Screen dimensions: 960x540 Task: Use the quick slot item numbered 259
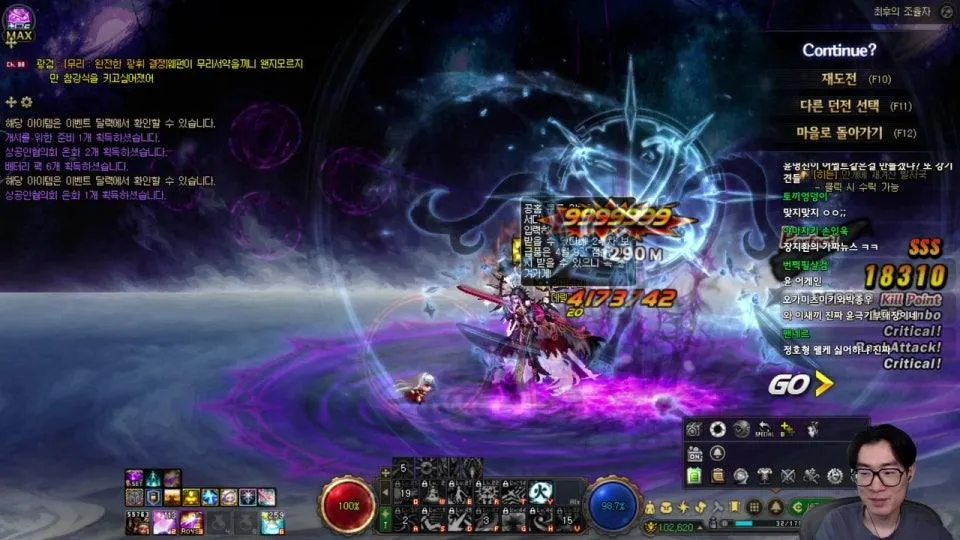[x=272, y=521]
